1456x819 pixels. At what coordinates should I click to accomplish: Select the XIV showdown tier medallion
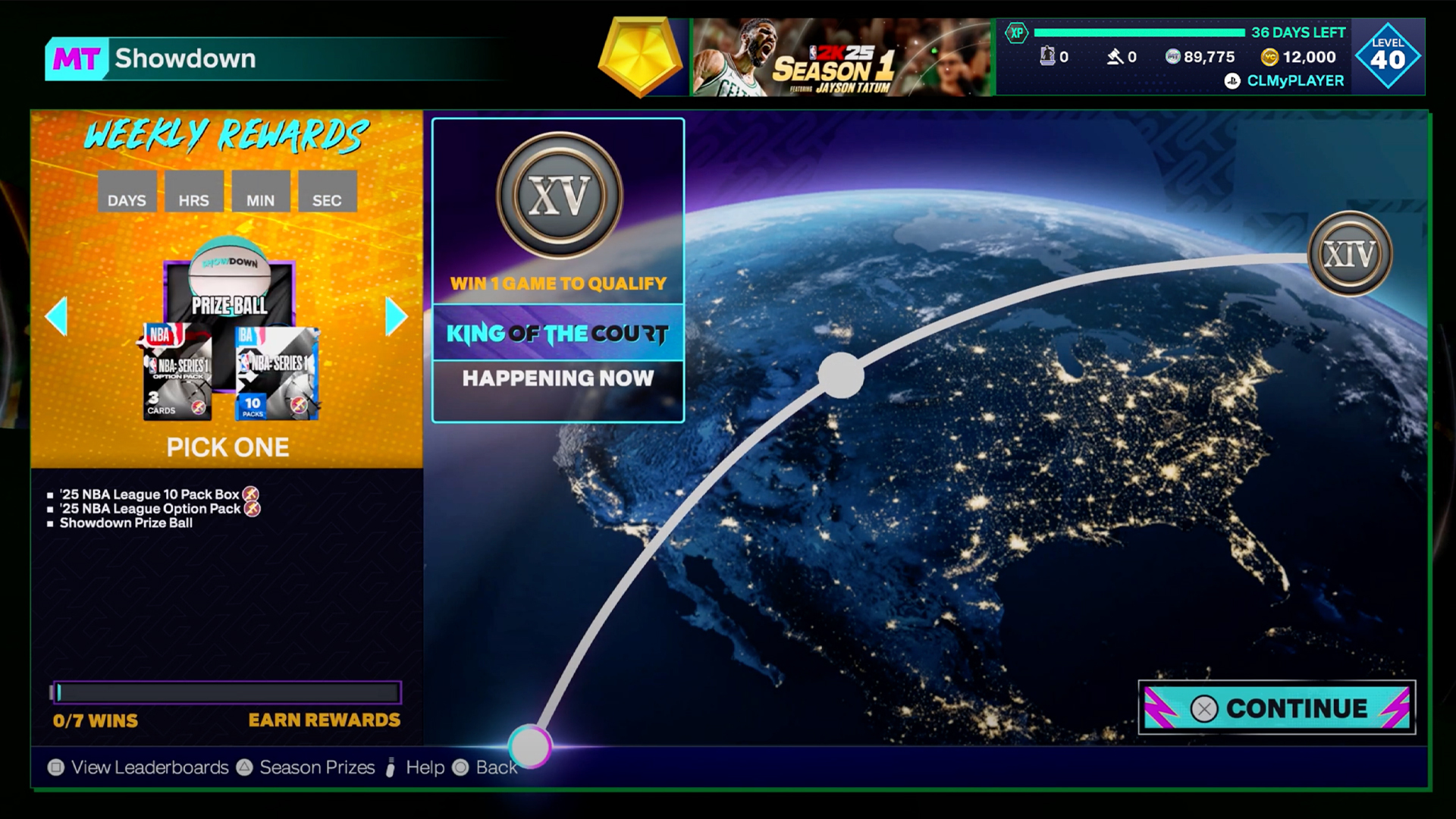1350,253
